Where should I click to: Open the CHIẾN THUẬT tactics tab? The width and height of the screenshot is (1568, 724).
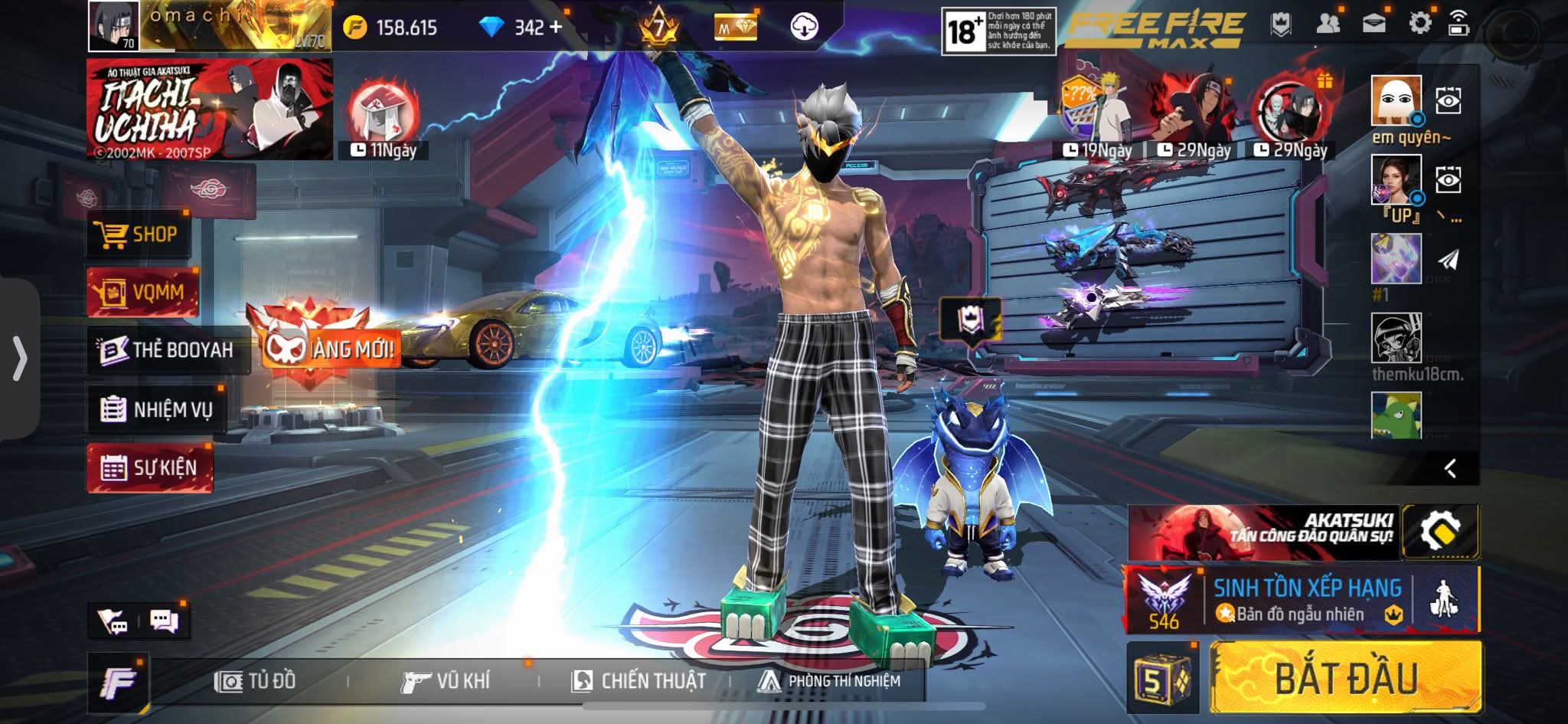click(639, 680)
